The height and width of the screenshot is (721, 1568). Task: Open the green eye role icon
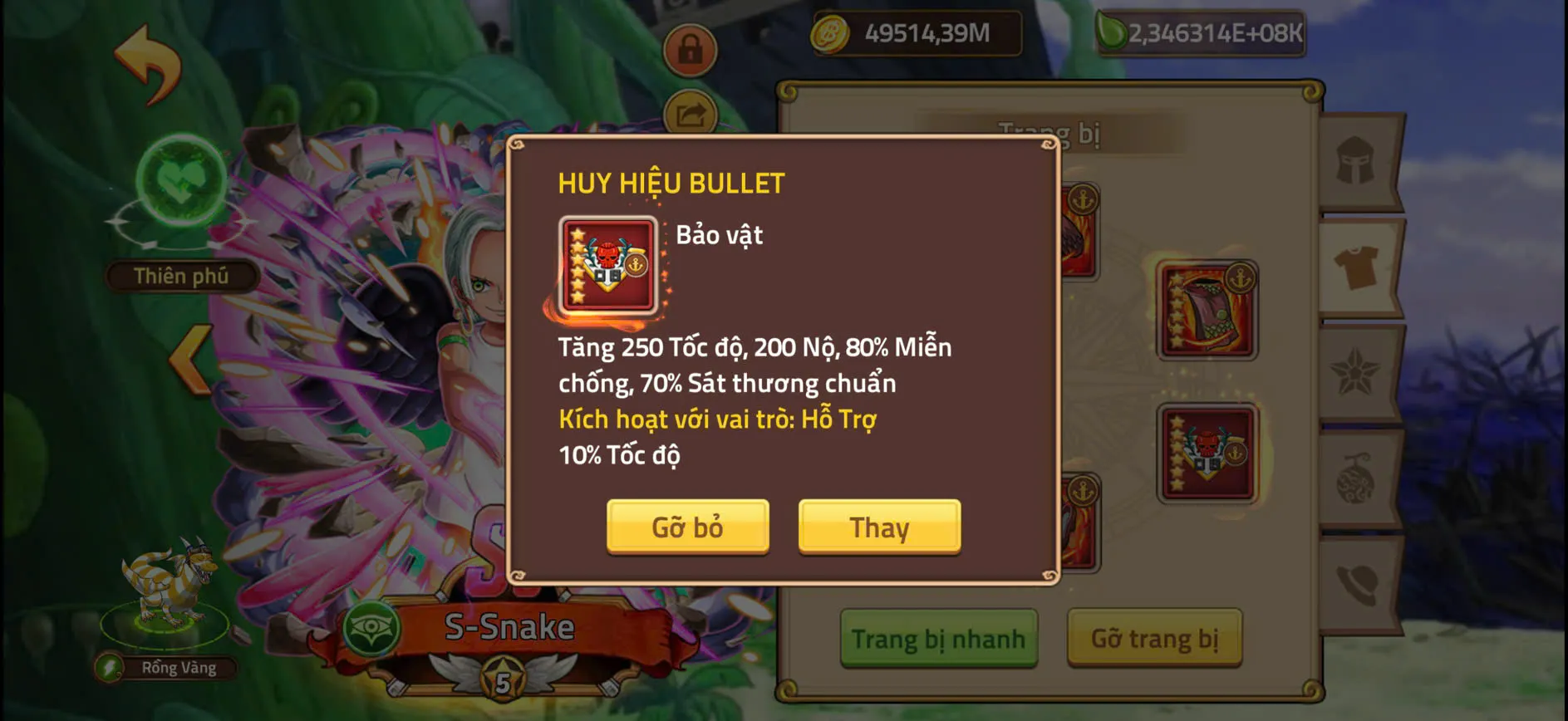pos(370,629)
